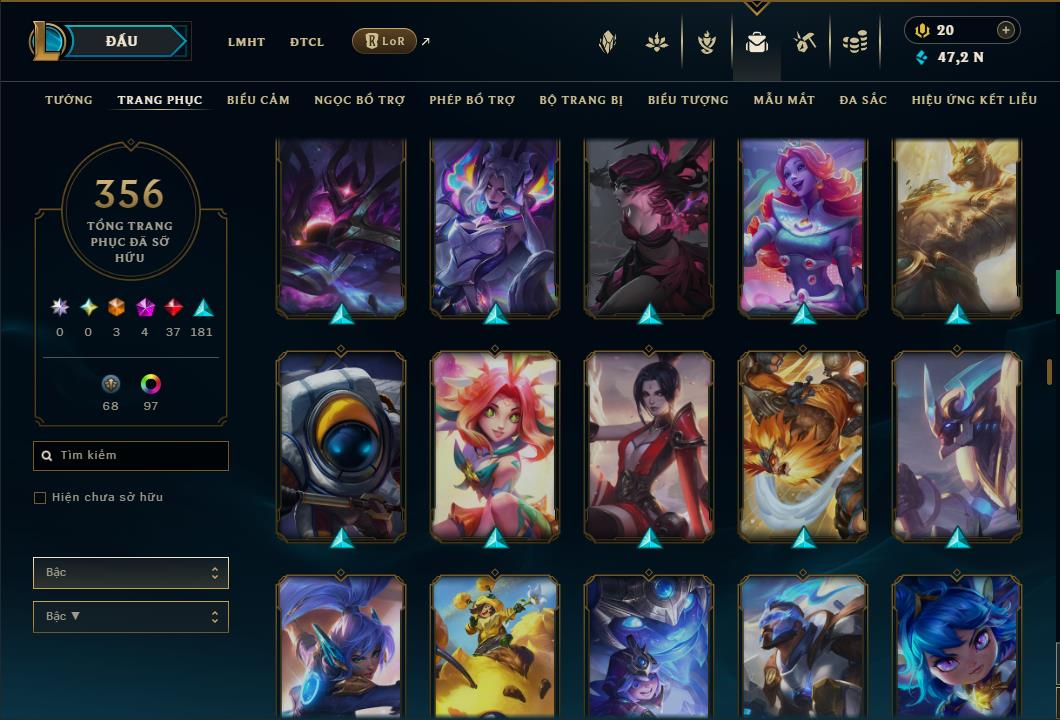The image size is (1060, 720).
Task: Show the BỘ TRANG BỊ tab
Action: [581, 100]
